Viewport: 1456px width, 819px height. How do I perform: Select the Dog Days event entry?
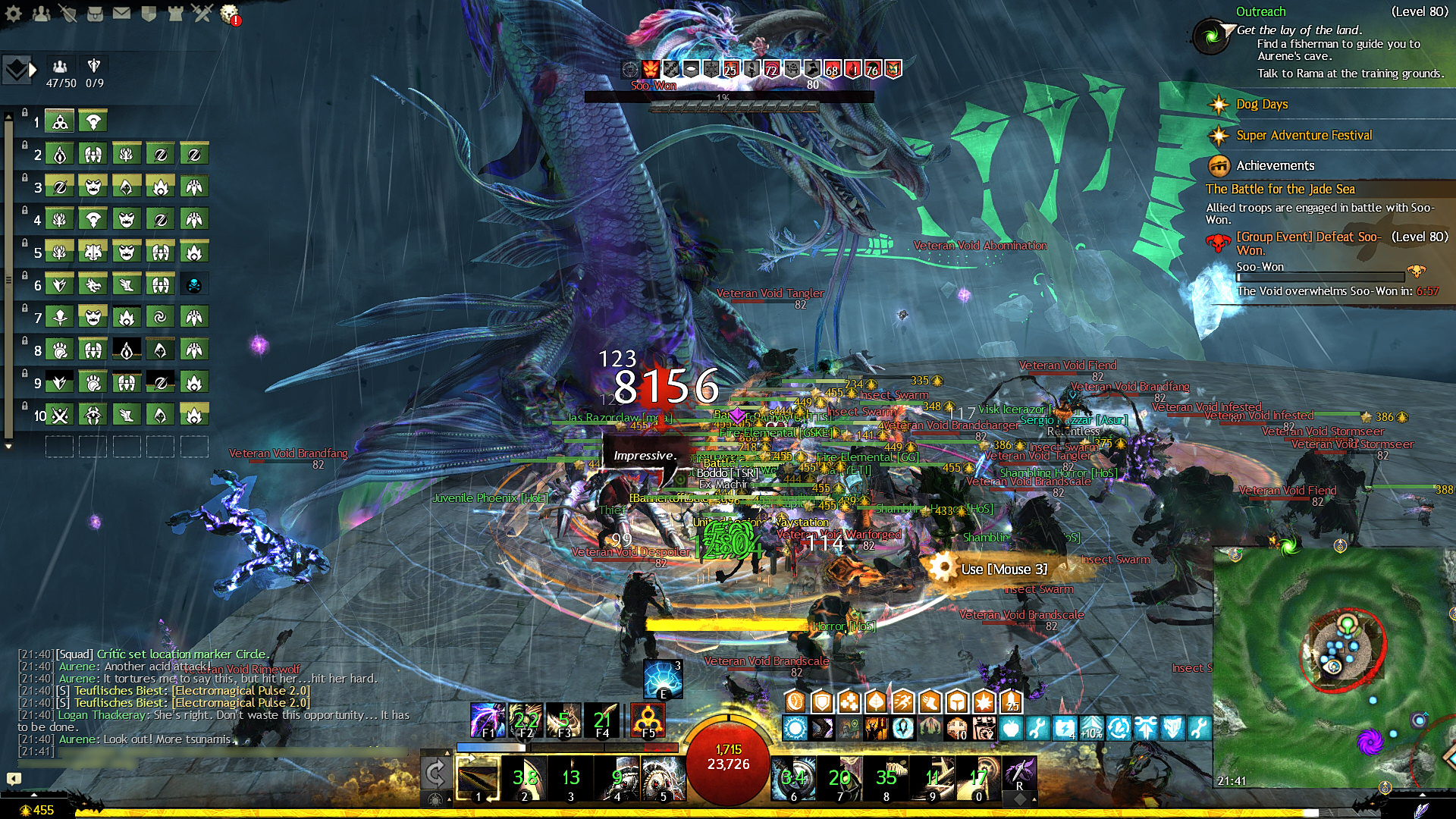tap(1262, 104)
